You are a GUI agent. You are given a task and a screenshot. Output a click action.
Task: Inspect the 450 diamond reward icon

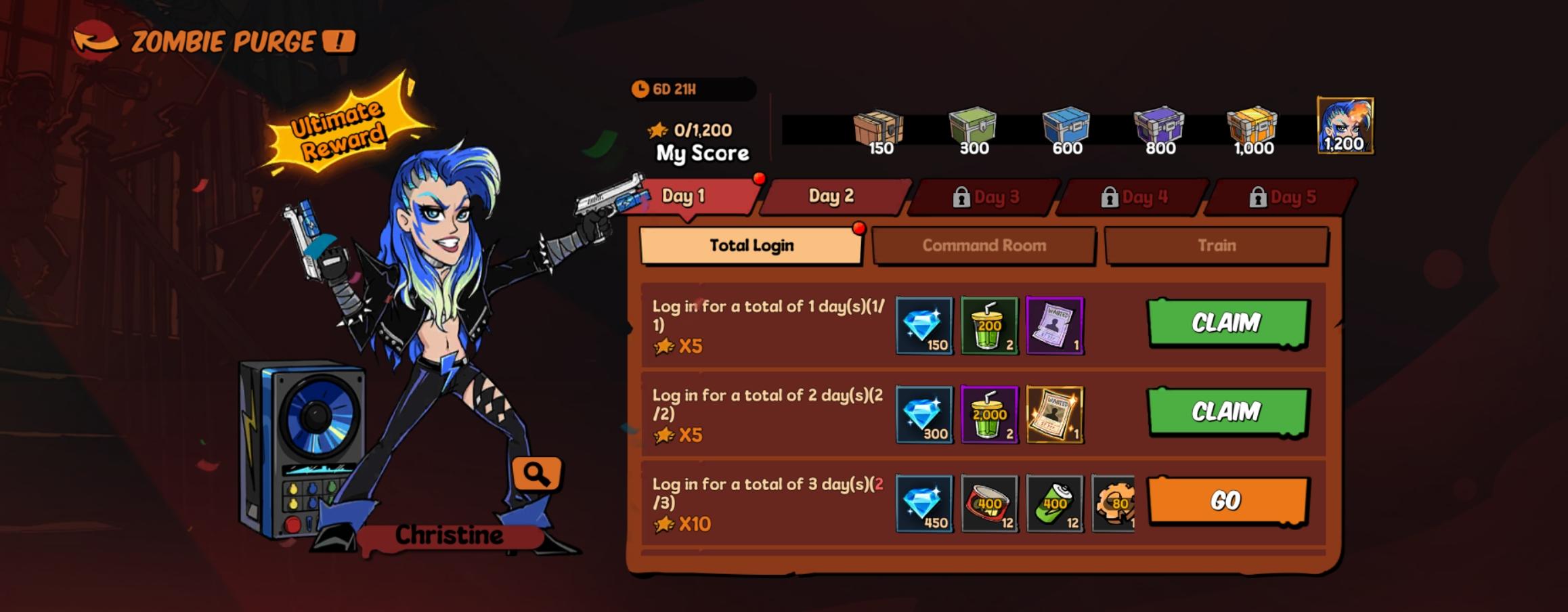point(925,504)
